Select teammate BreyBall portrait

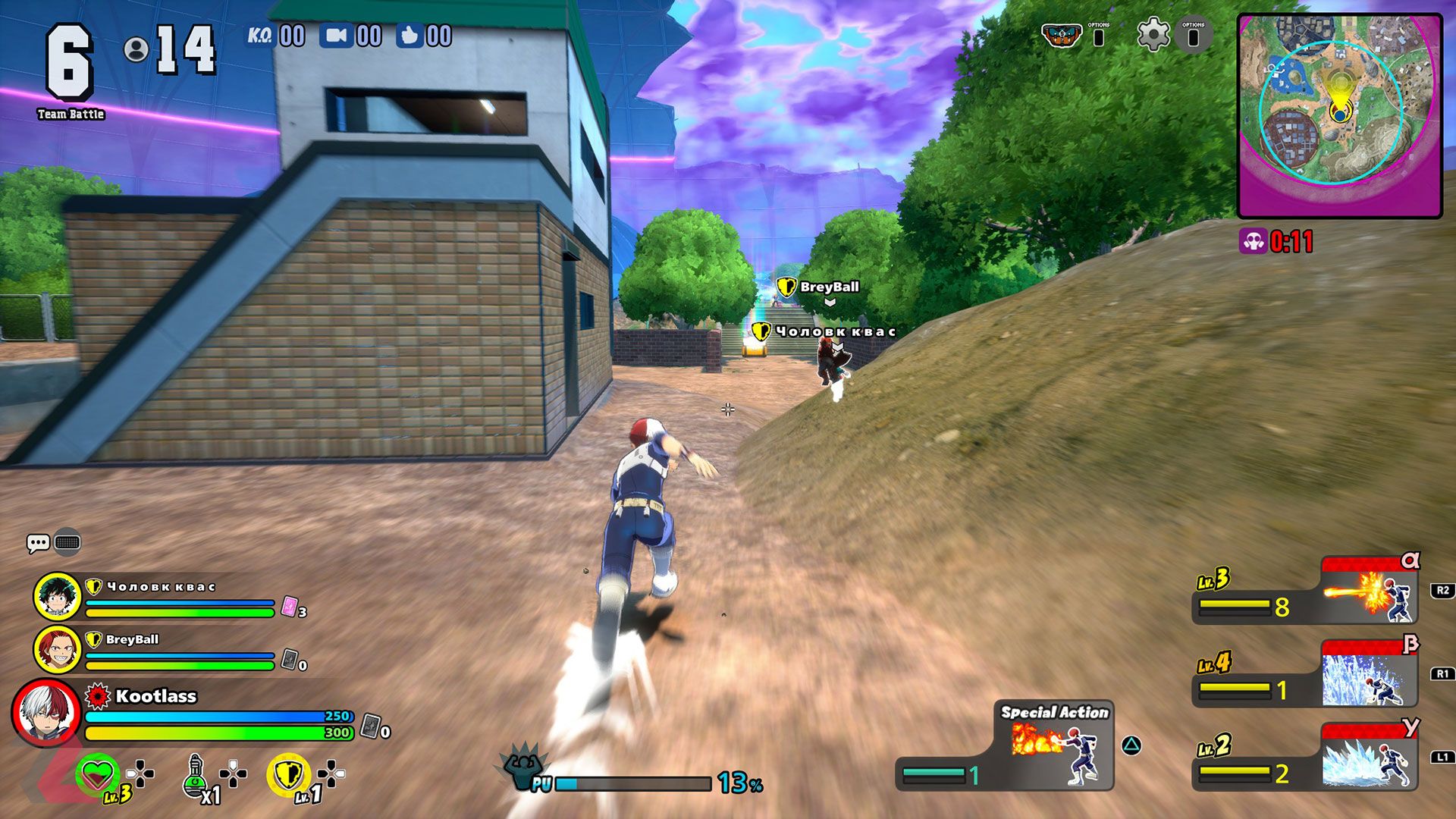pyautogui.click(x=58, y=650)
